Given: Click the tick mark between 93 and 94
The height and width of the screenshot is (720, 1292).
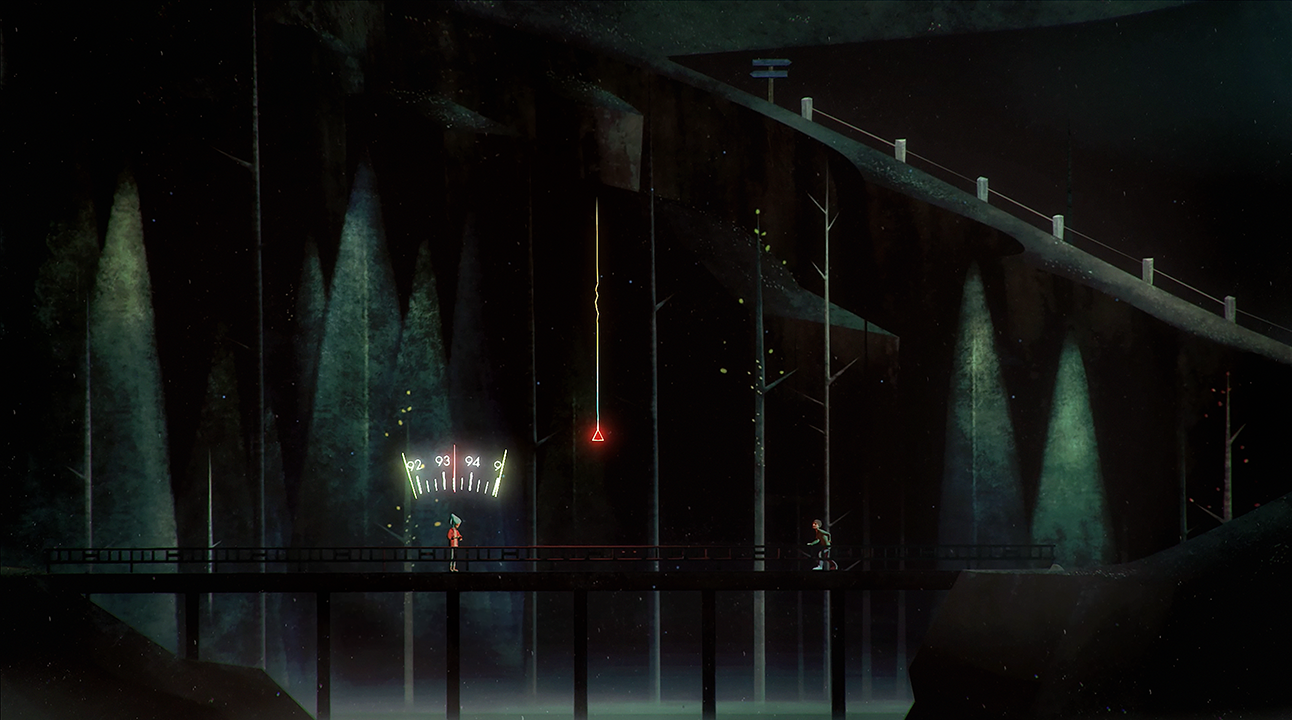Looking at the screenshot, I should coord(462,482).
